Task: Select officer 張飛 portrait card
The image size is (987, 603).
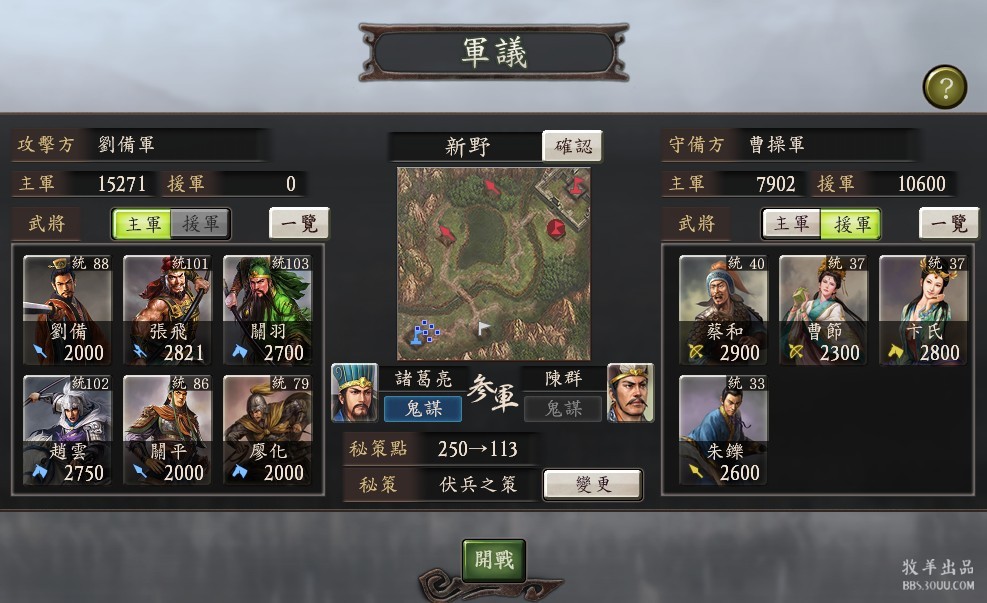Action: (167, 310)
